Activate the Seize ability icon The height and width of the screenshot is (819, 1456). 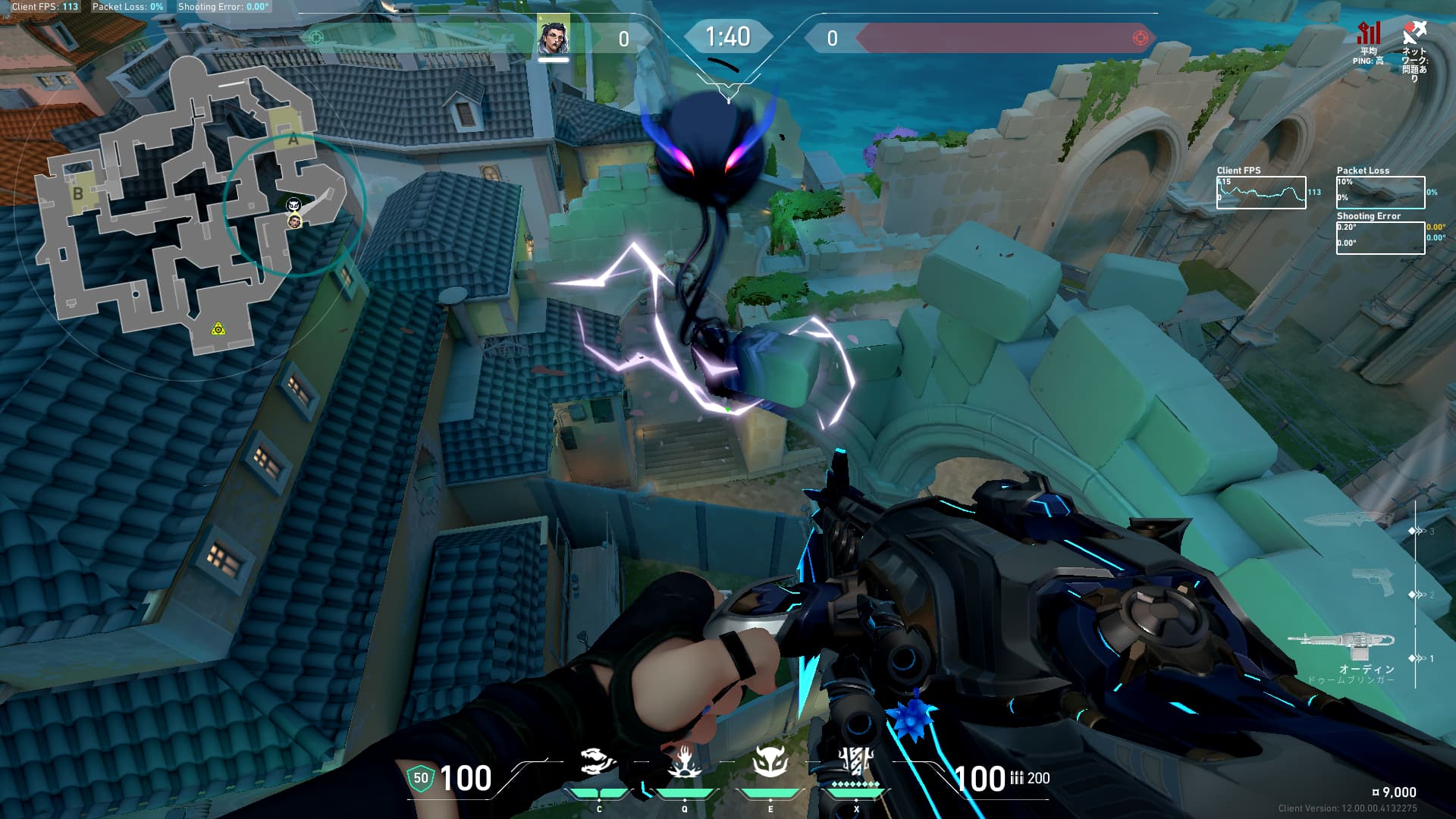tap(685, 762)
